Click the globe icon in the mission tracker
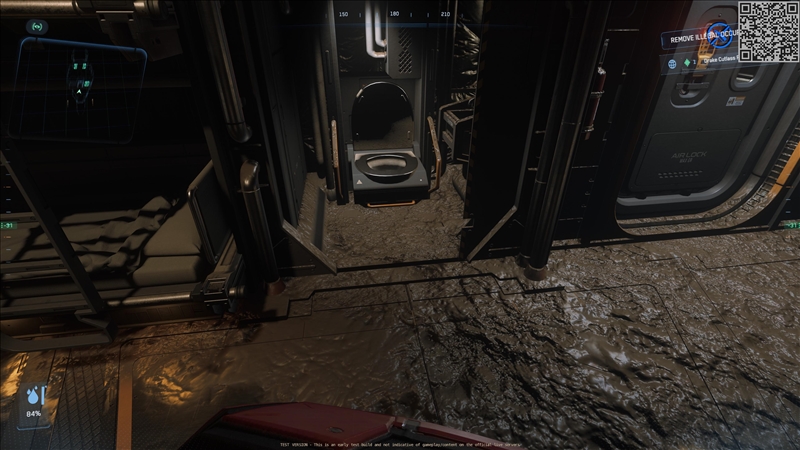The image size is (800, 450). coord(673,63)
